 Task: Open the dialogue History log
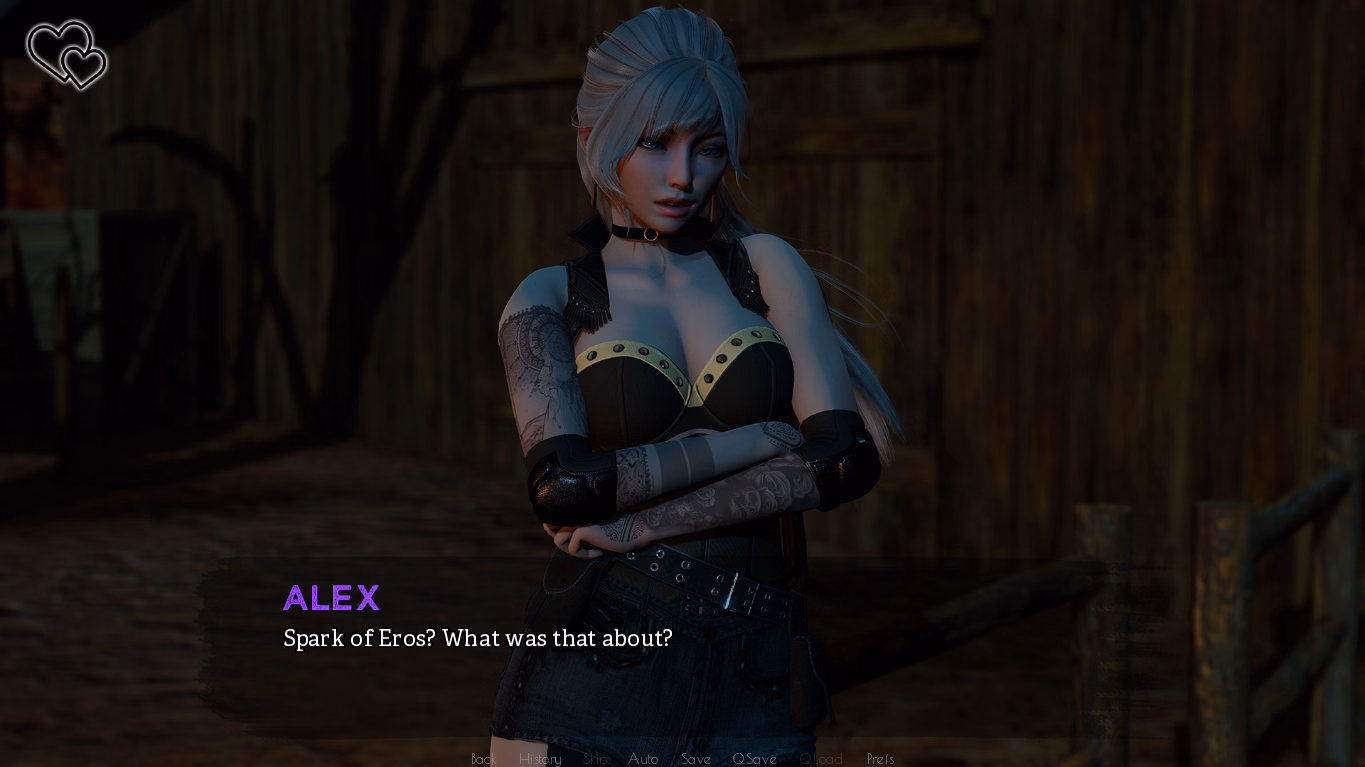[x=540, y=759]
